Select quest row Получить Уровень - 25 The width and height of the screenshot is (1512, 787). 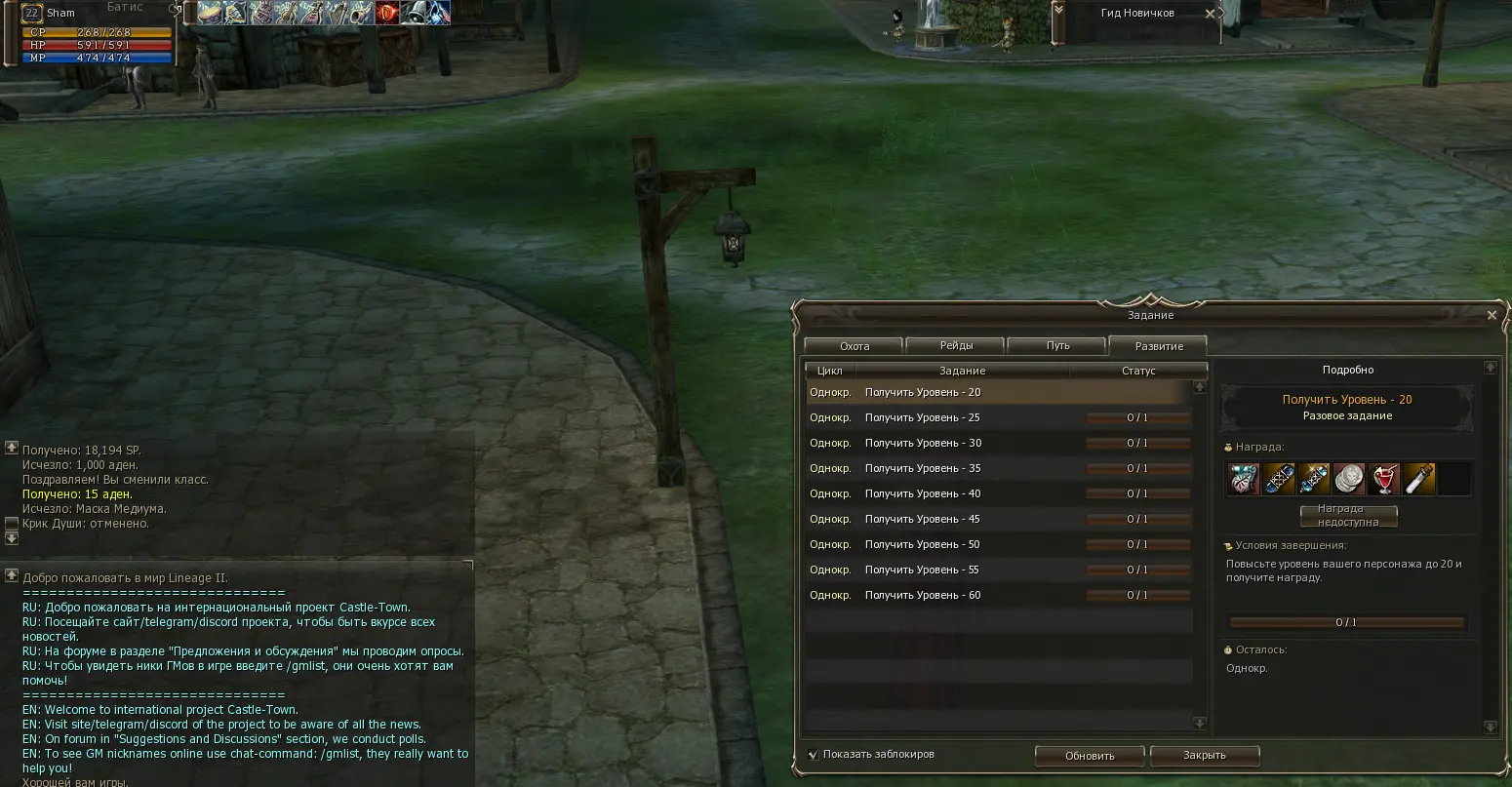point(922,417)
